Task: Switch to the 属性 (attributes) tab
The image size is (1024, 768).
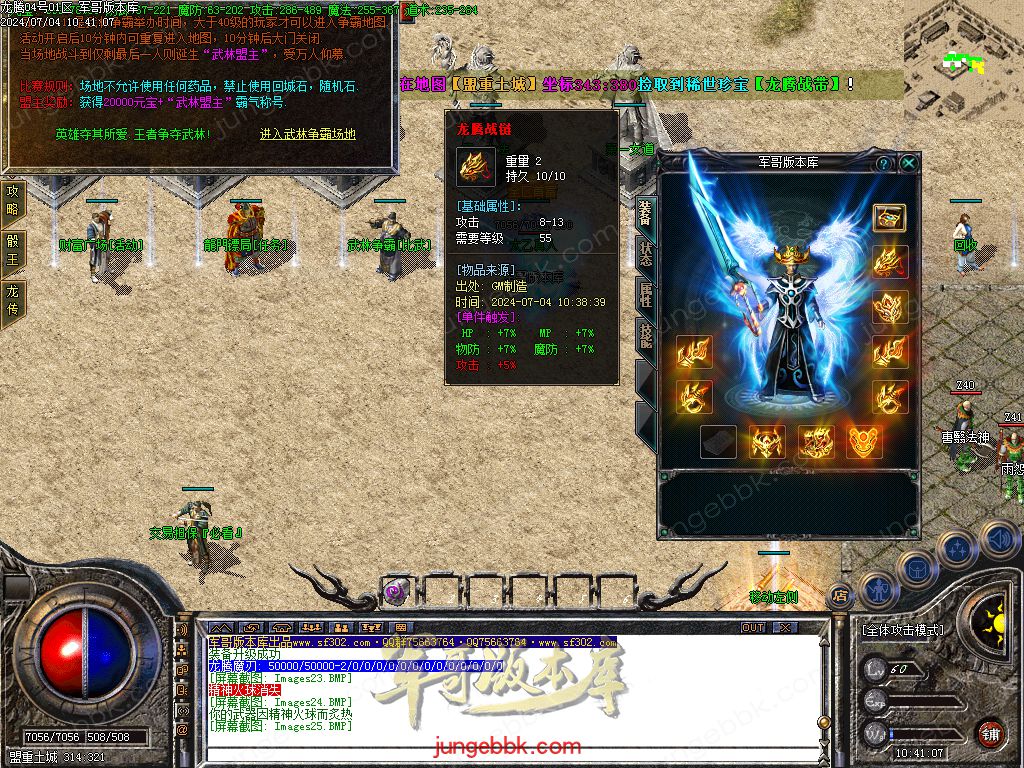Action: coord(645,295)
